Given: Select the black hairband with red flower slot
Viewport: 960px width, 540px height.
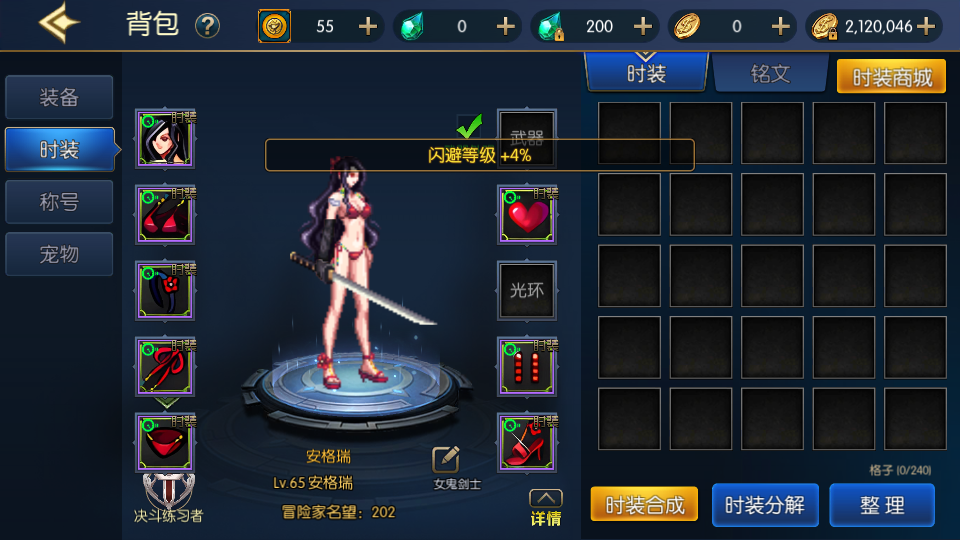Looking at the screenshot, I should (x=165, y=291).
